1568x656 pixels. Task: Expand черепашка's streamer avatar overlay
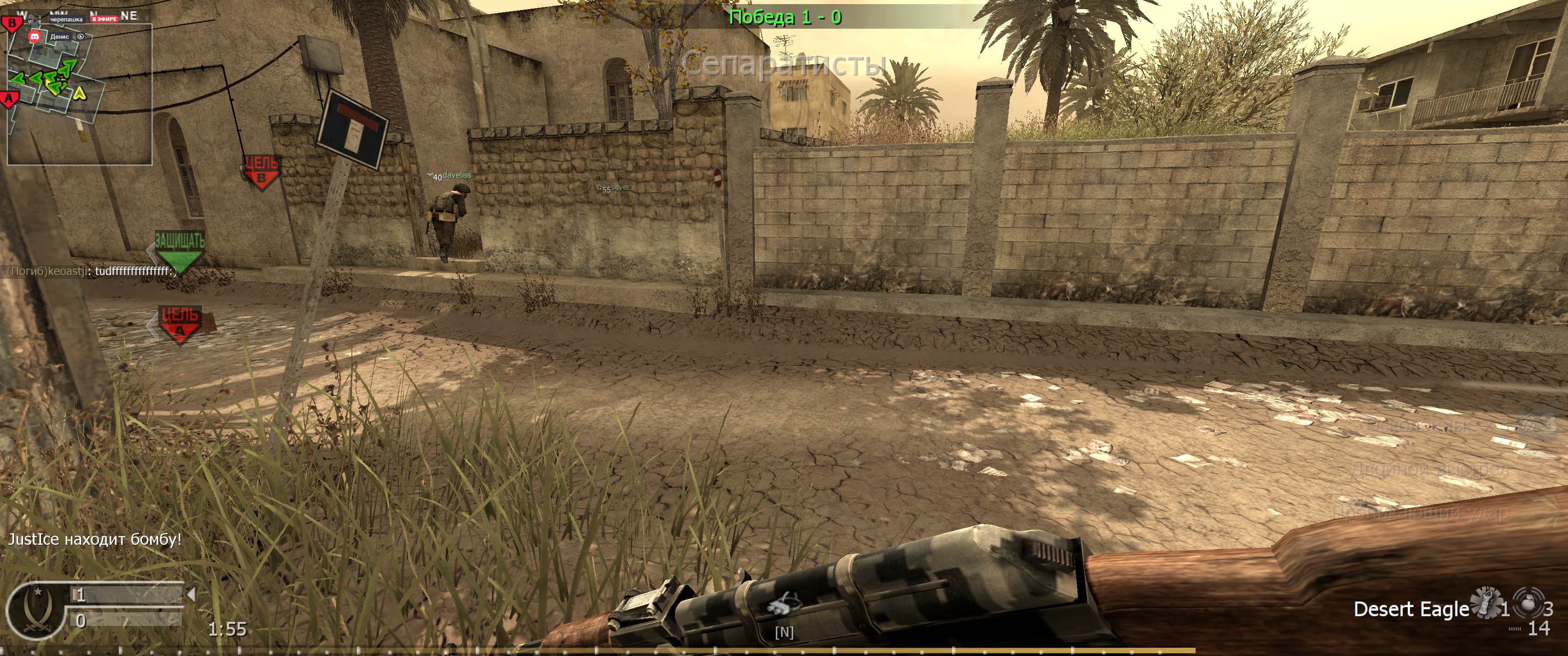(x=35, y=18)
